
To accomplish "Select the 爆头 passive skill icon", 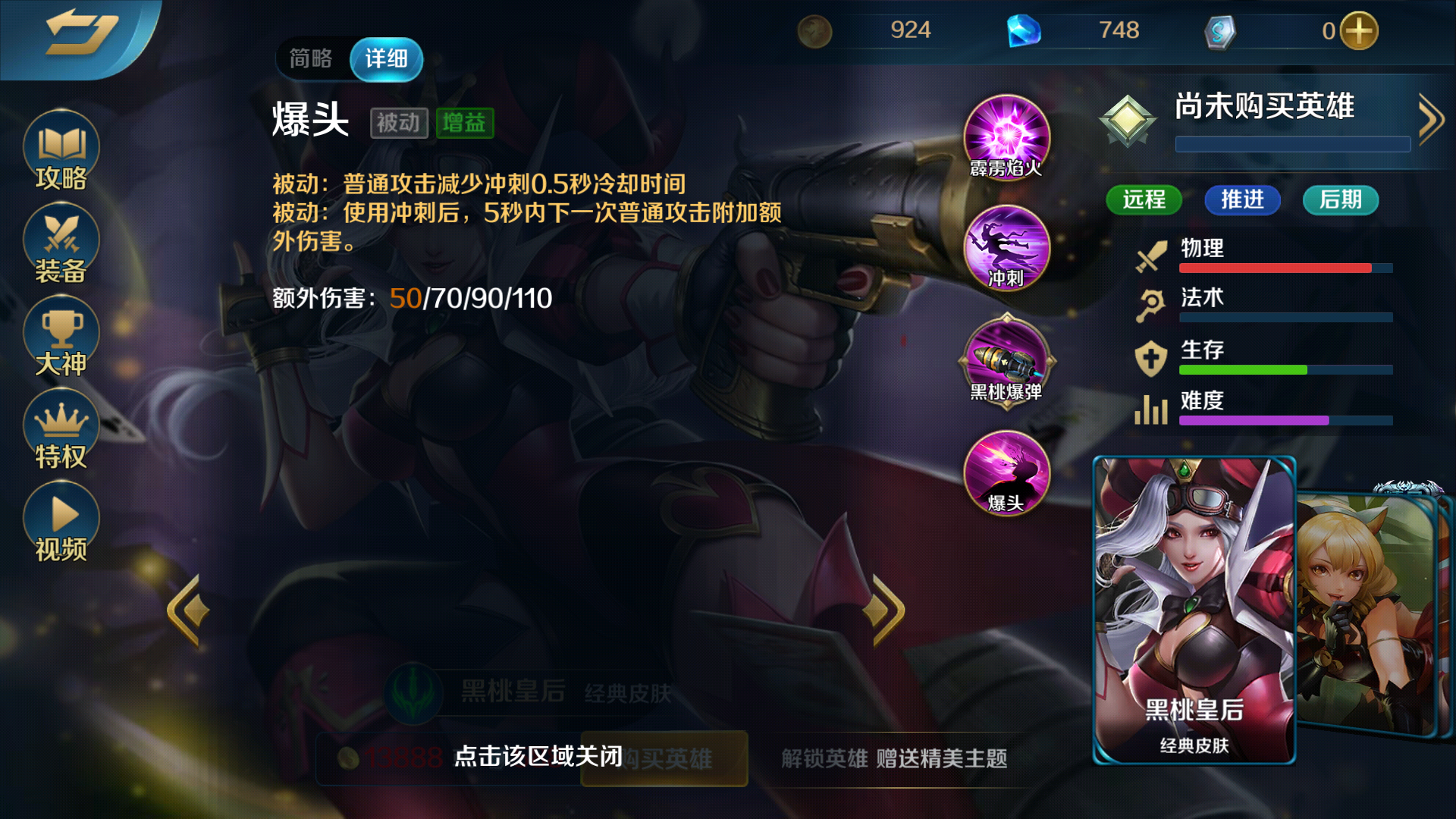I will pos(1006,474).
